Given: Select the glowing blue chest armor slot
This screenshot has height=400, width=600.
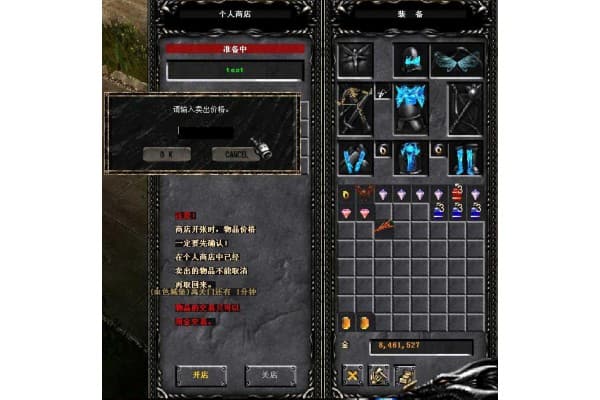Looking at the screenshot, I should click(x=410, y=108).
